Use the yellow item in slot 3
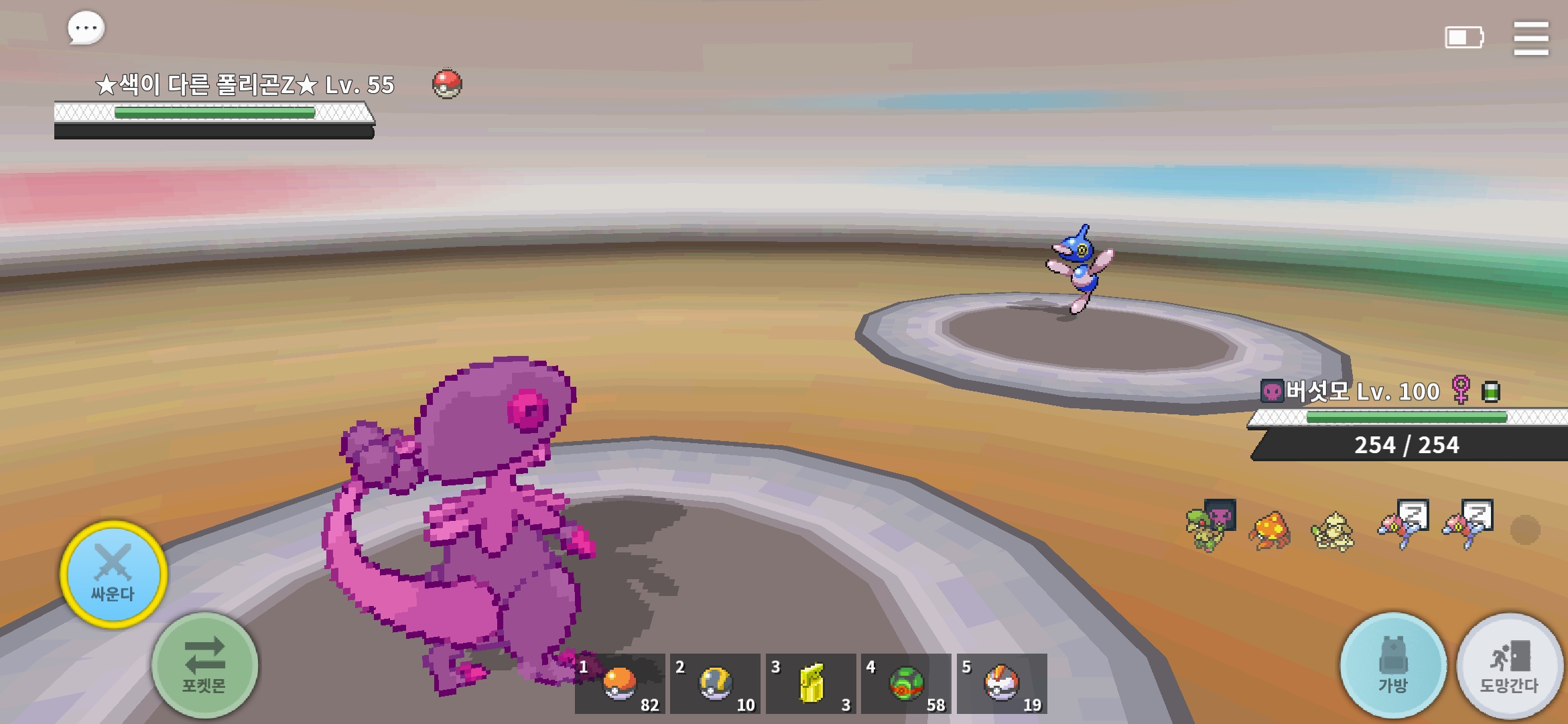 click(811, 684)
